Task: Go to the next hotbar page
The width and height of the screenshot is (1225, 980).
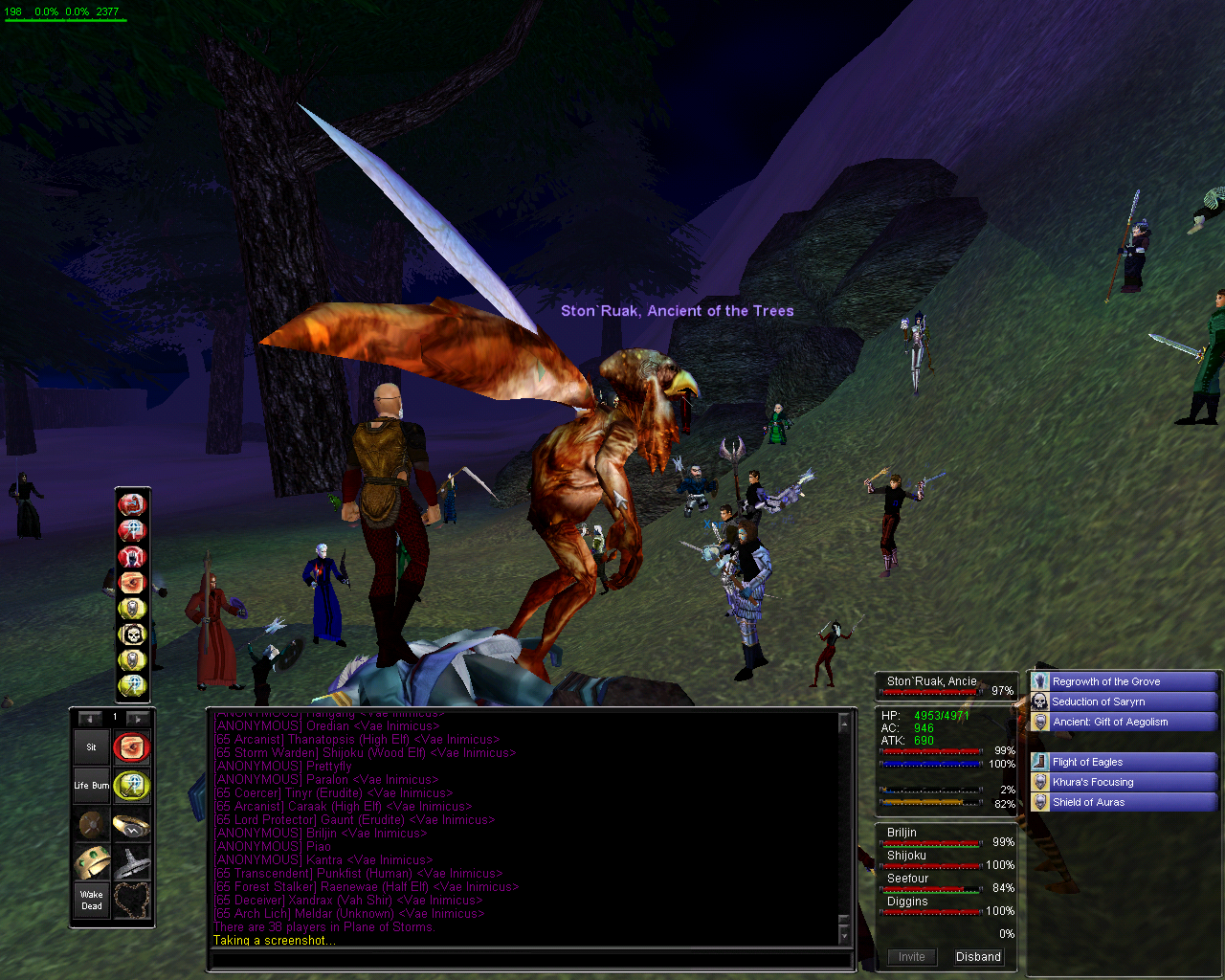Action: (x=138, y=719)
